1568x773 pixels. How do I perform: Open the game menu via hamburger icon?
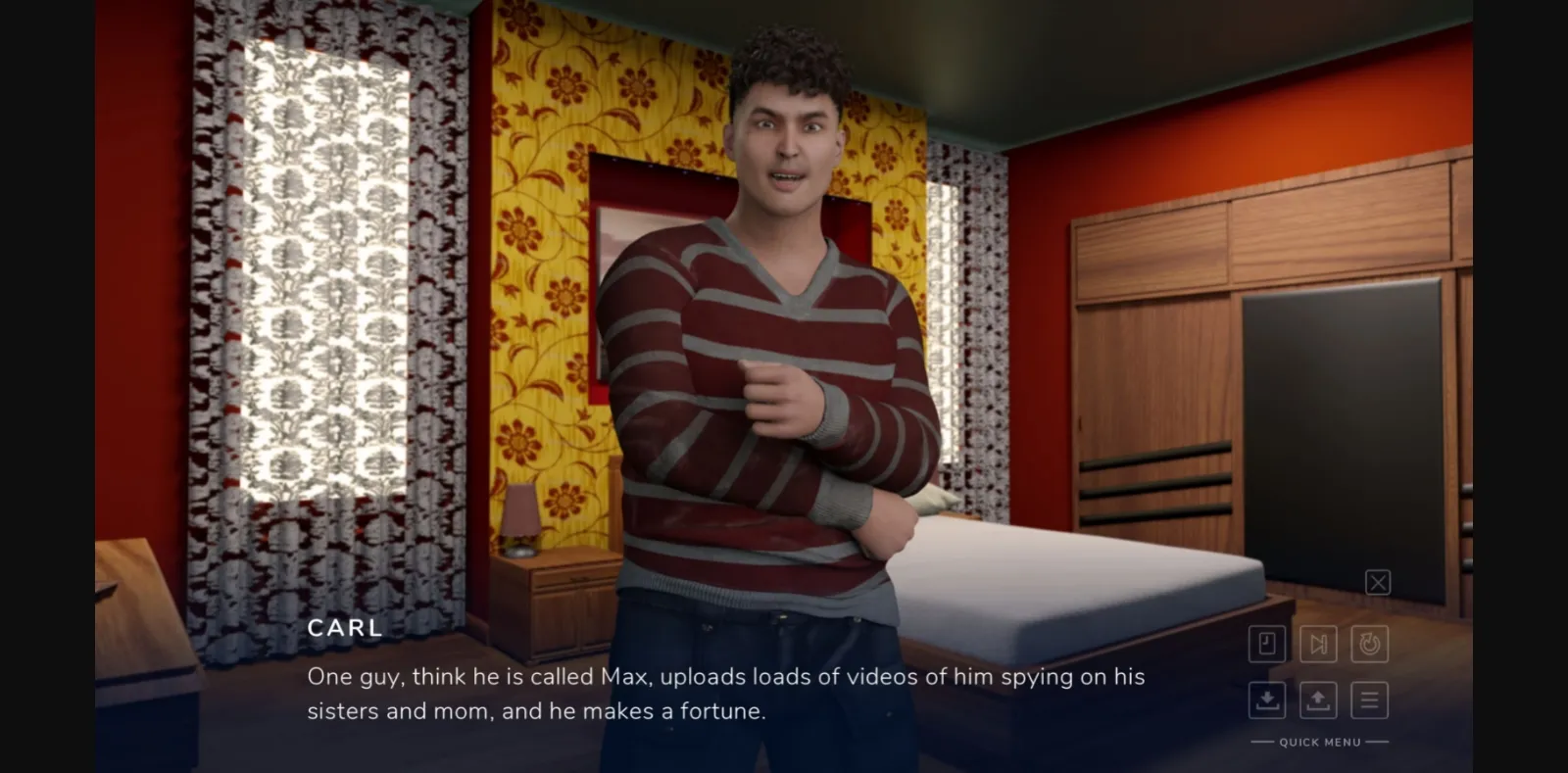point(1369,701)
